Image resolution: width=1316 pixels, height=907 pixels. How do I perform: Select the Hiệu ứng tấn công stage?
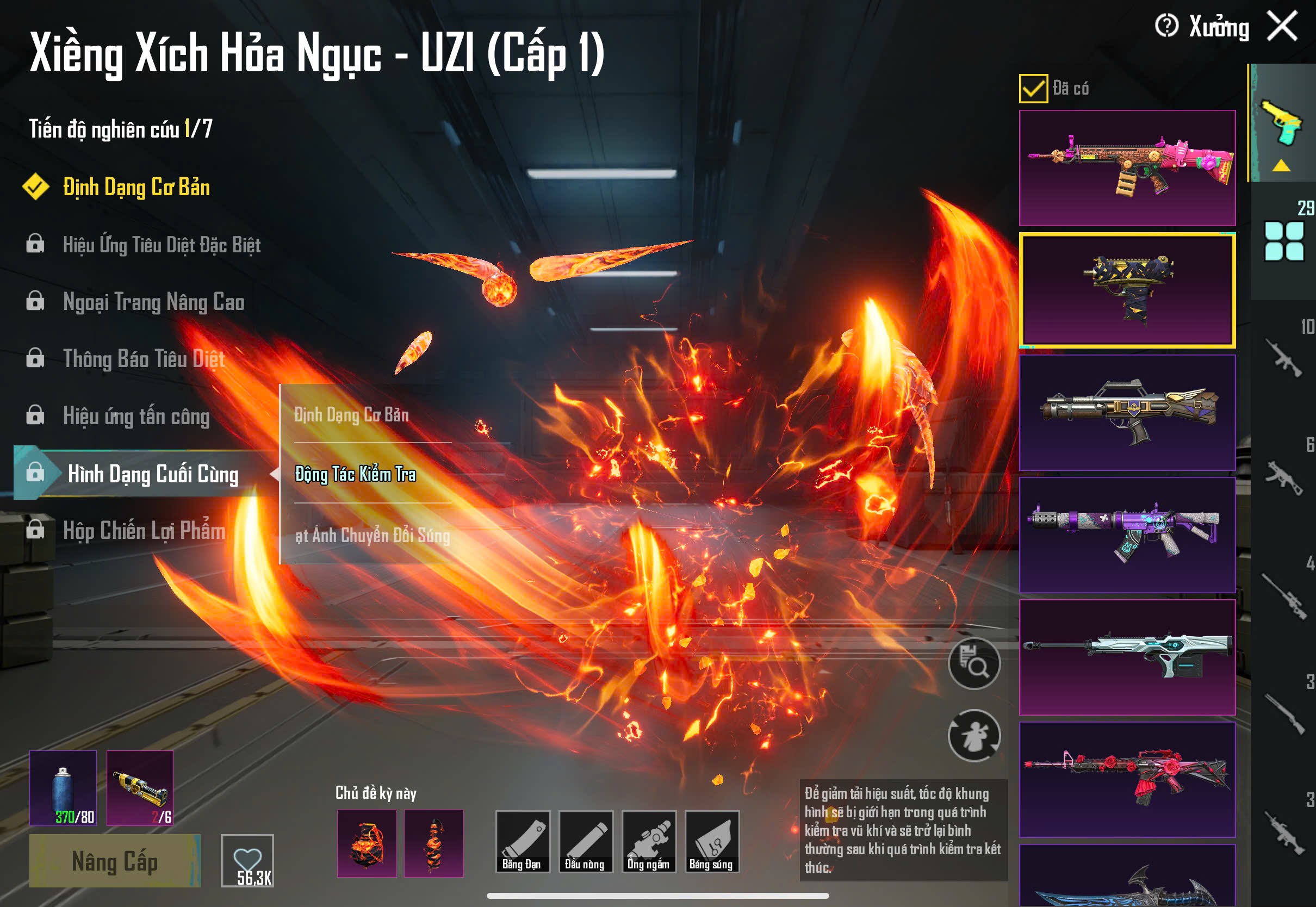pos(136,417)
